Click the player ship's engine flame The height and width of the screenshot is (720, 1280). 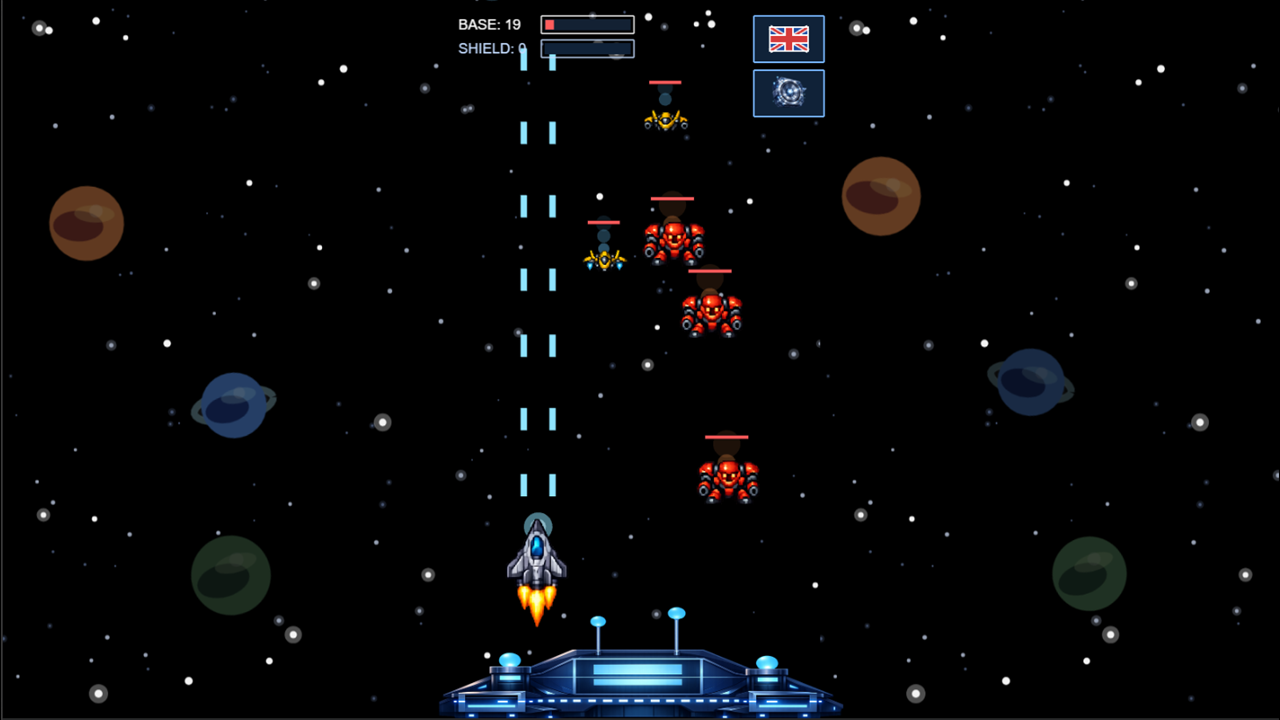(537, 605)
